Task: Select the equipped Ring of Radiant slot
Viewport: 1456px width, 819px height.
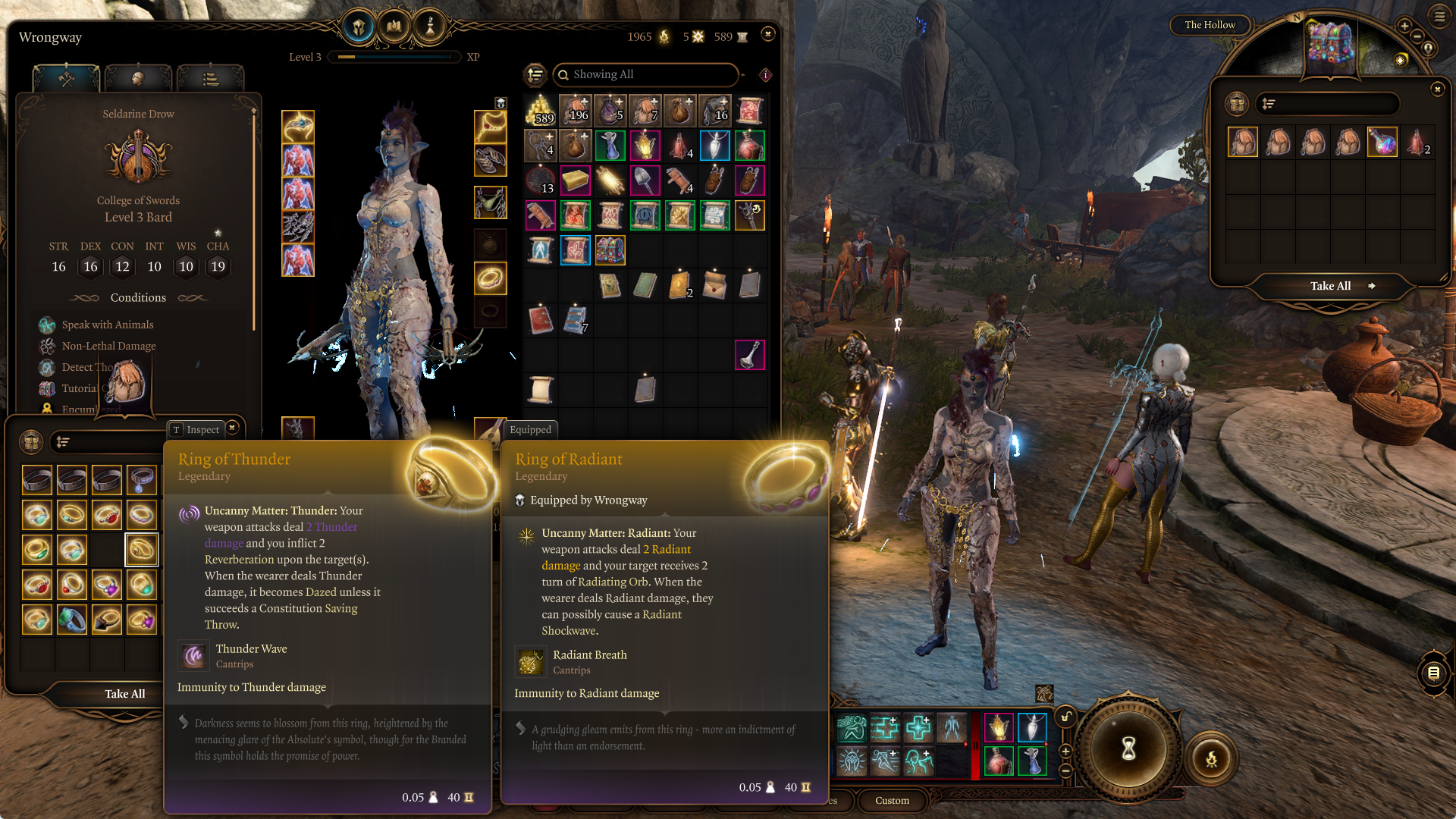Action: point(490,278)
